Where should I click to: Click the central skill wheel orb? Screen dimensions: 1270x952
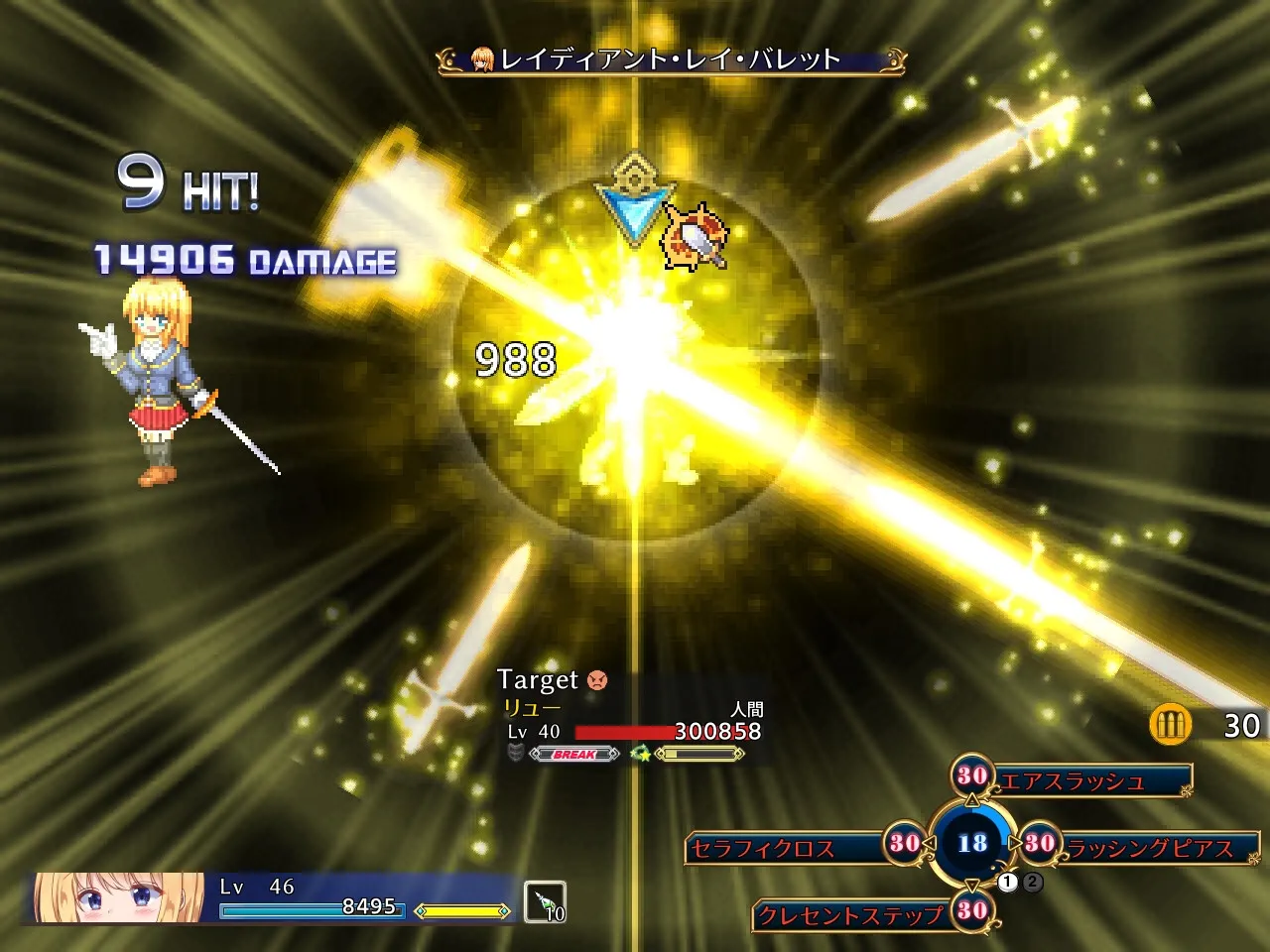972,843
